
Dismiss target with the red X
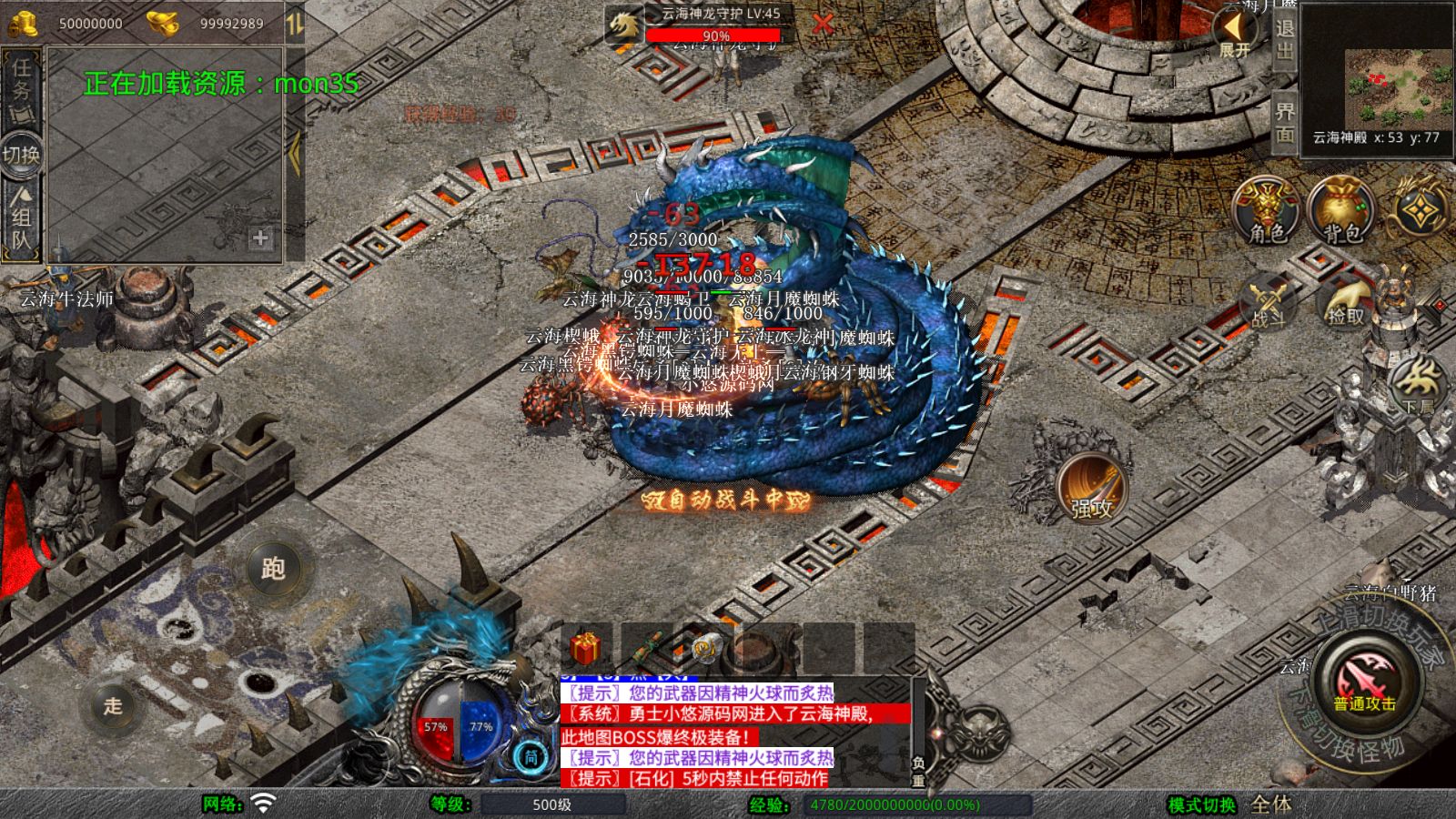tap(823, 24)
